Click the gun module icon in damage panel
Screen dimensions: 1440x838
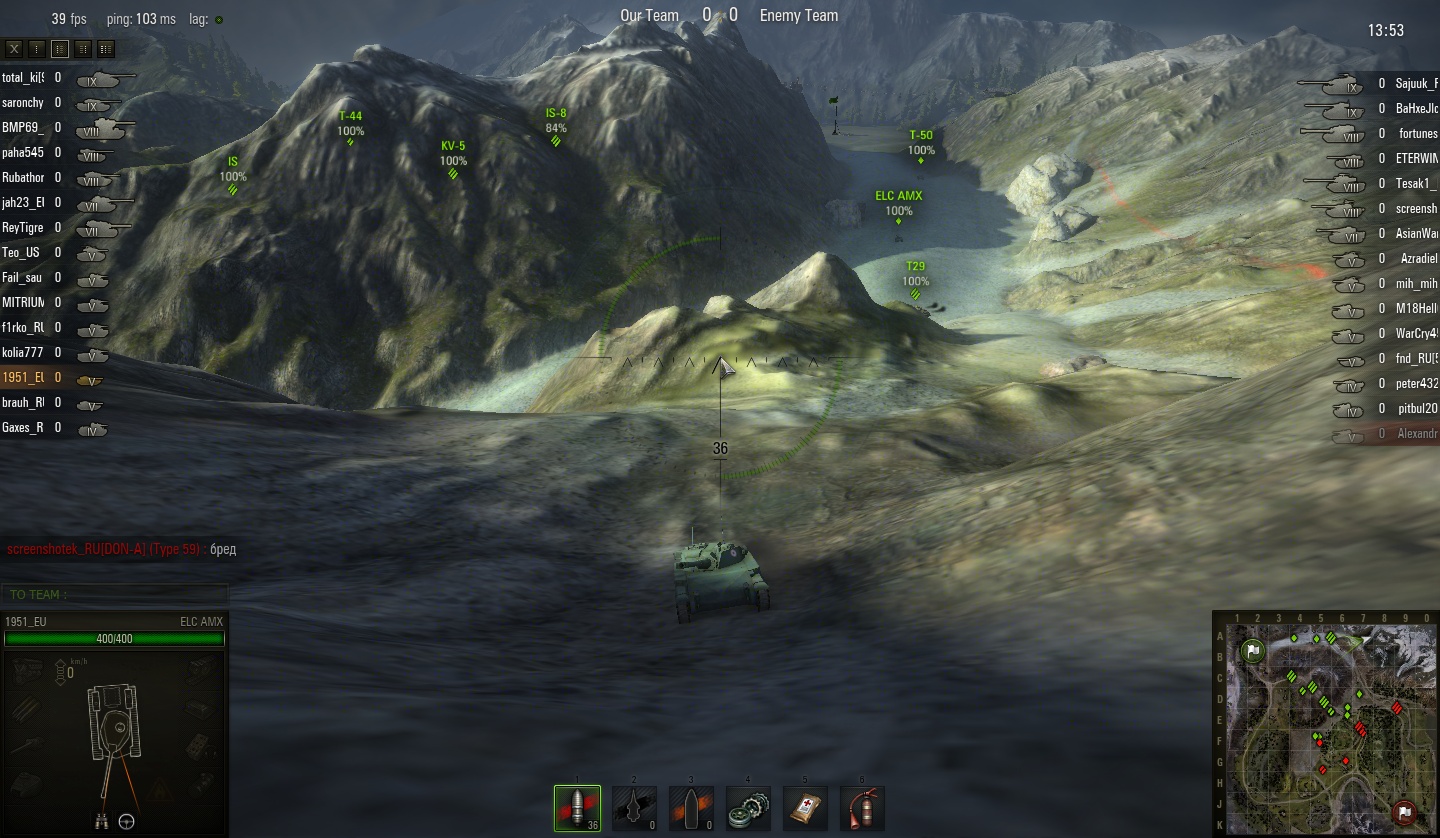tap(27, 745)
